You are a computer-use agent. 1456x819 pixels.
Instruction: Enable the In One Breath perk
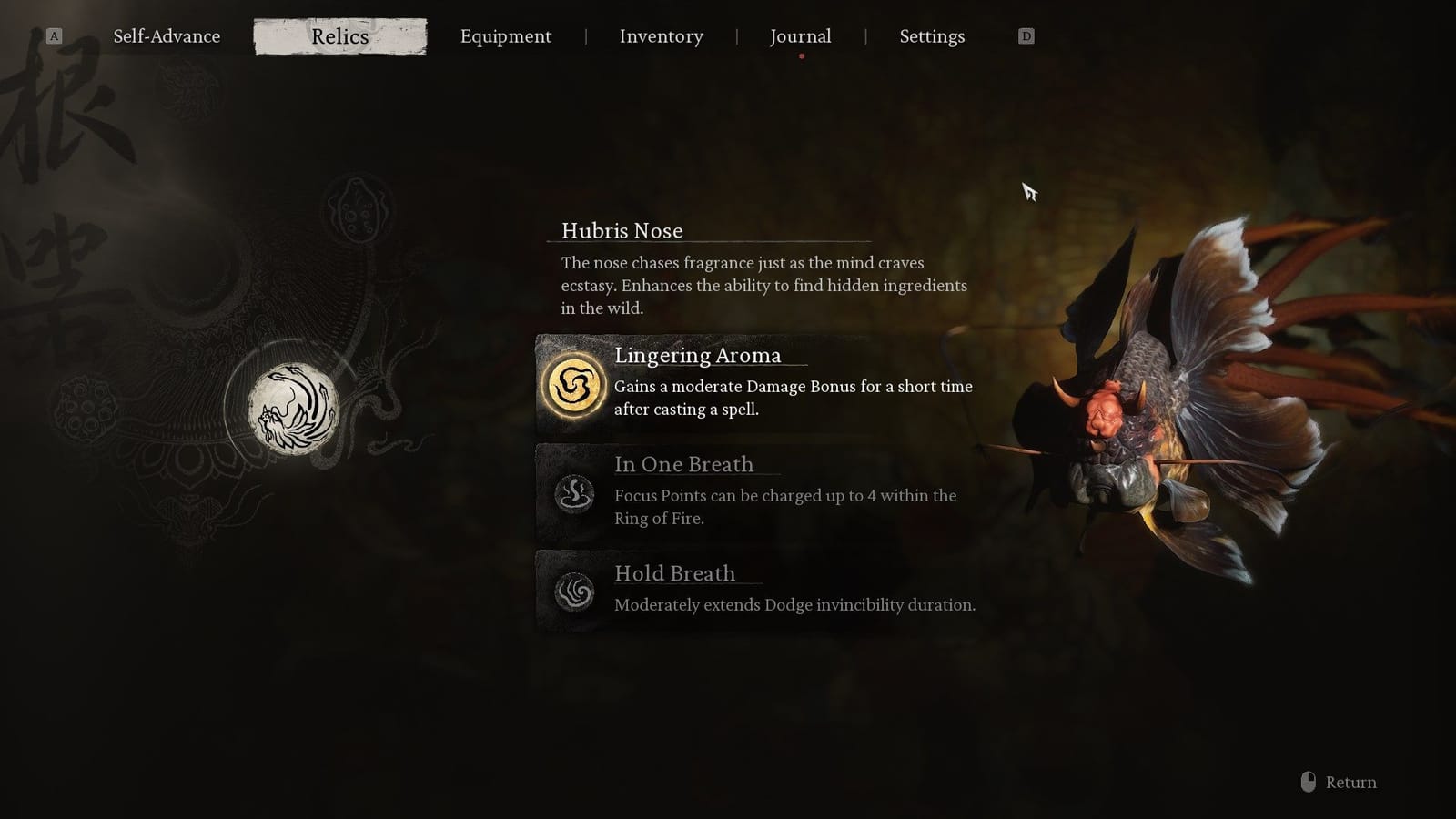click(755, 491)
